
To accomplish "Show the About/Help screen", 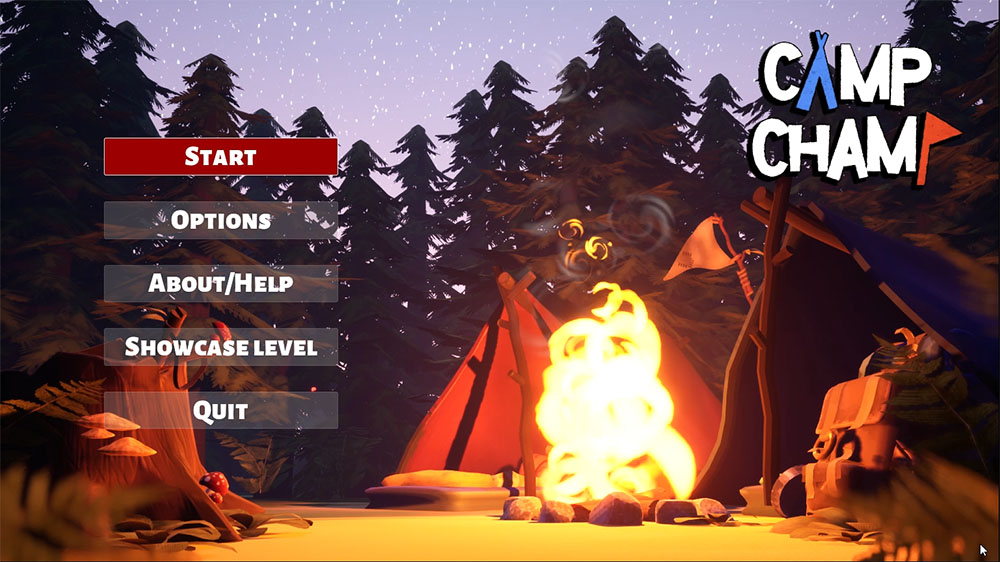I will coord(221,283).
